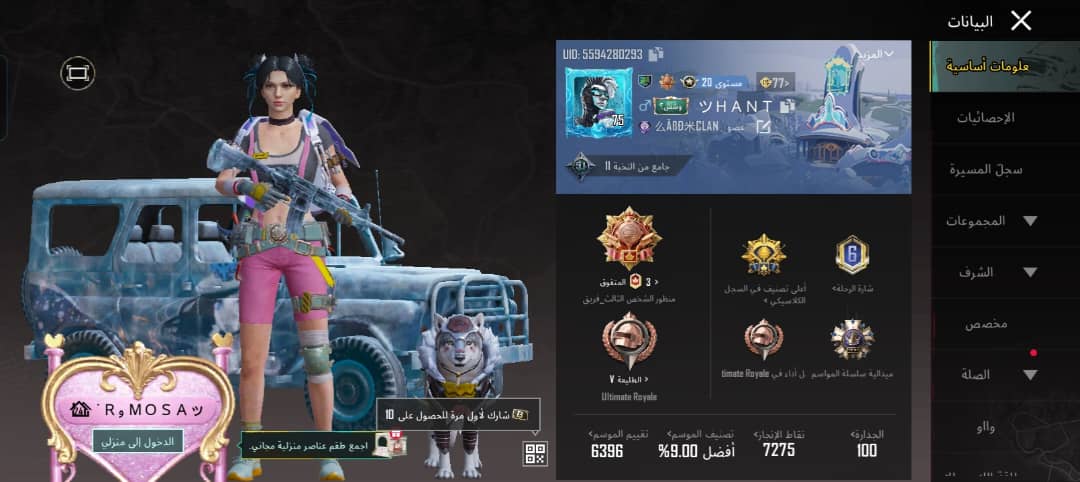The width and height of the screenshot is (1080, 482).
Task: Select the مخصص custom tab
Action: point(985,324)
